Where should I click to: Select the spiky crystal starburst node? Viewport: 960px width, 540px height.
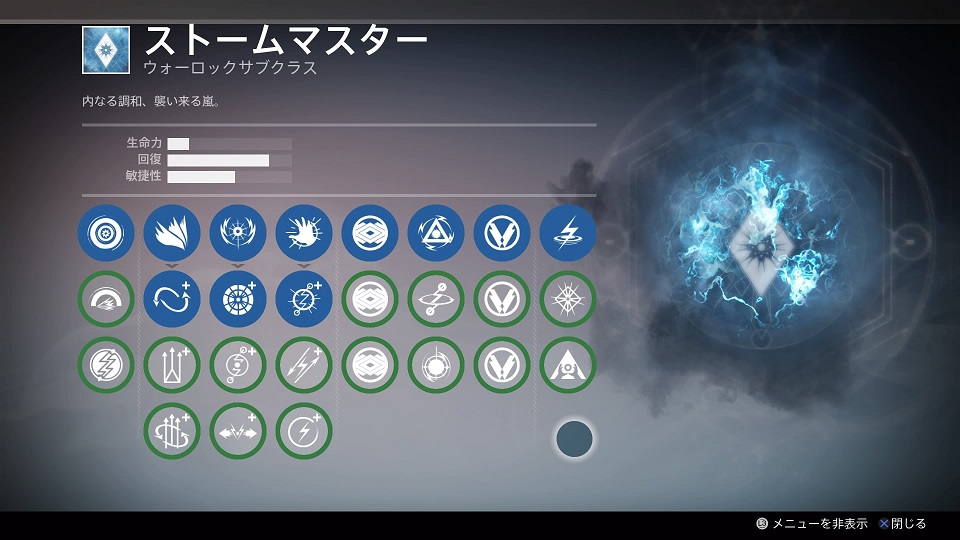point(568,300)
